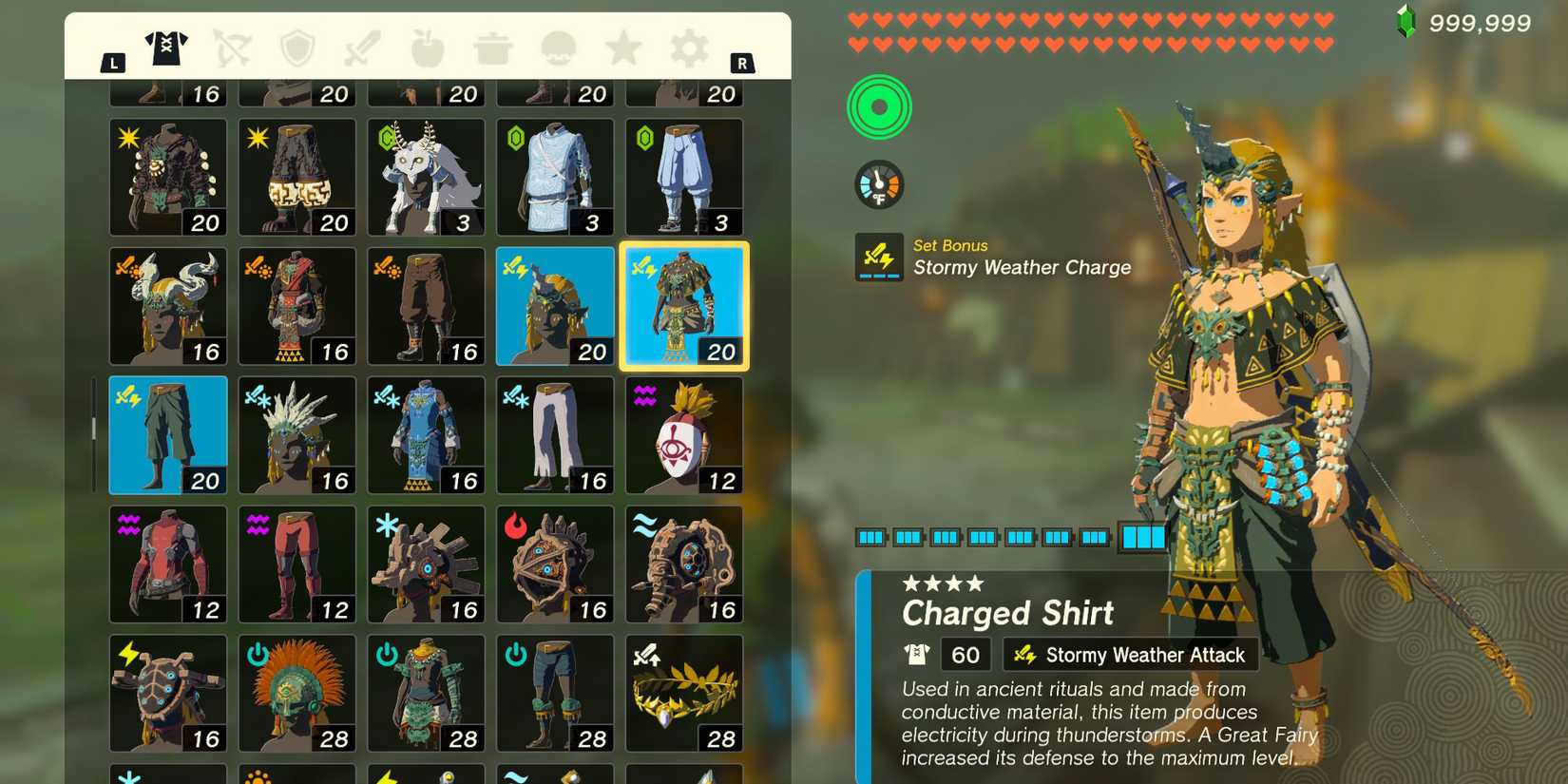Click the apple food inventory icon

tap(427, 49)
